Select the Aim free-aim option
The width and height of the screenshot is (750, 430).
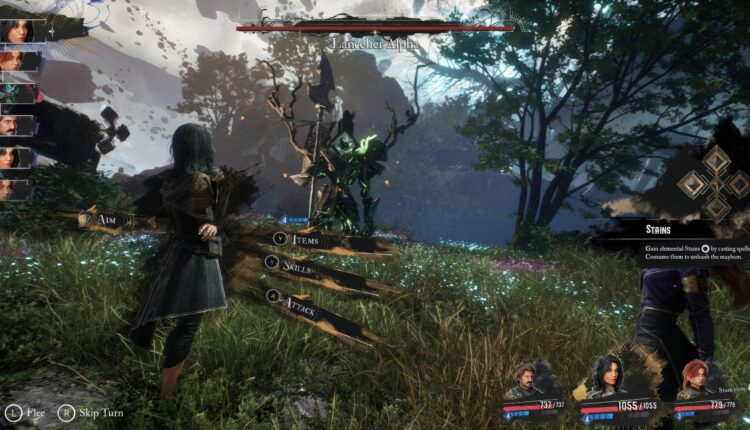[103, 219]
